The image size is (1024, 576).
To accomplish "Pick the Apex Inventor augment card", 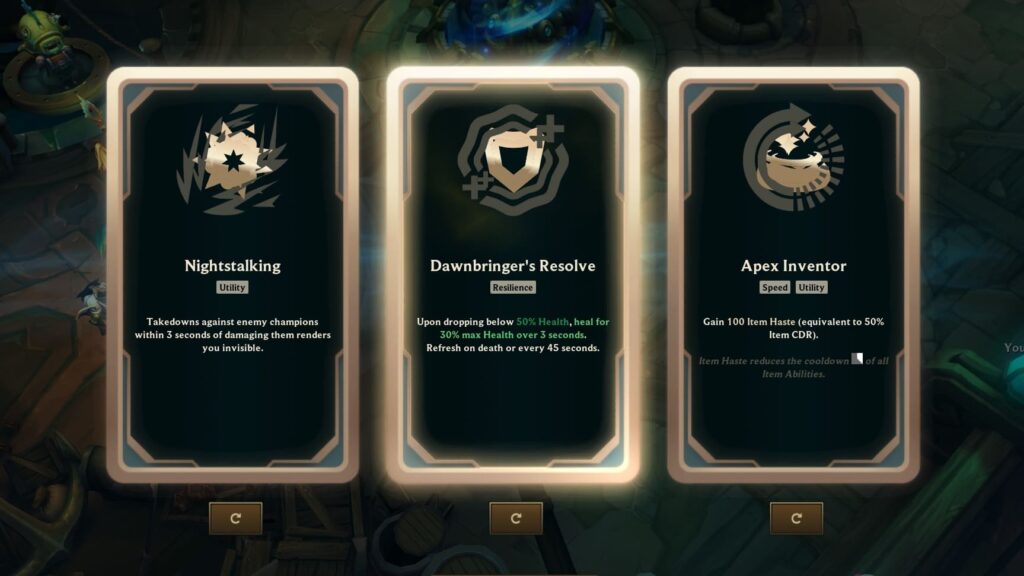I will coord(793,275).
